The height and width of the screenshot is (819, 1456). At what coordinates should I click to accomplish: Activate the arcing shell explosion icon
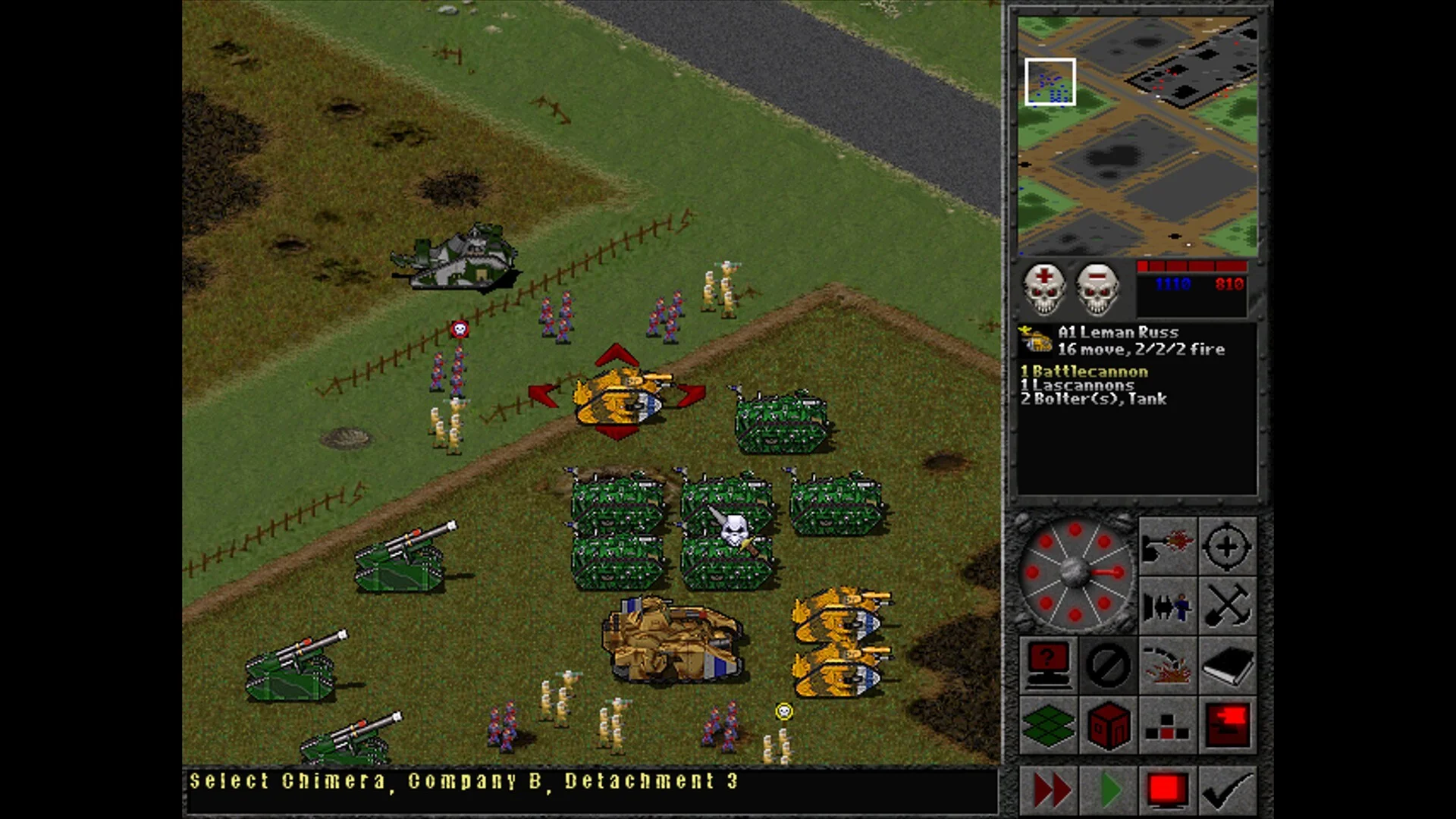[1167, 665]
